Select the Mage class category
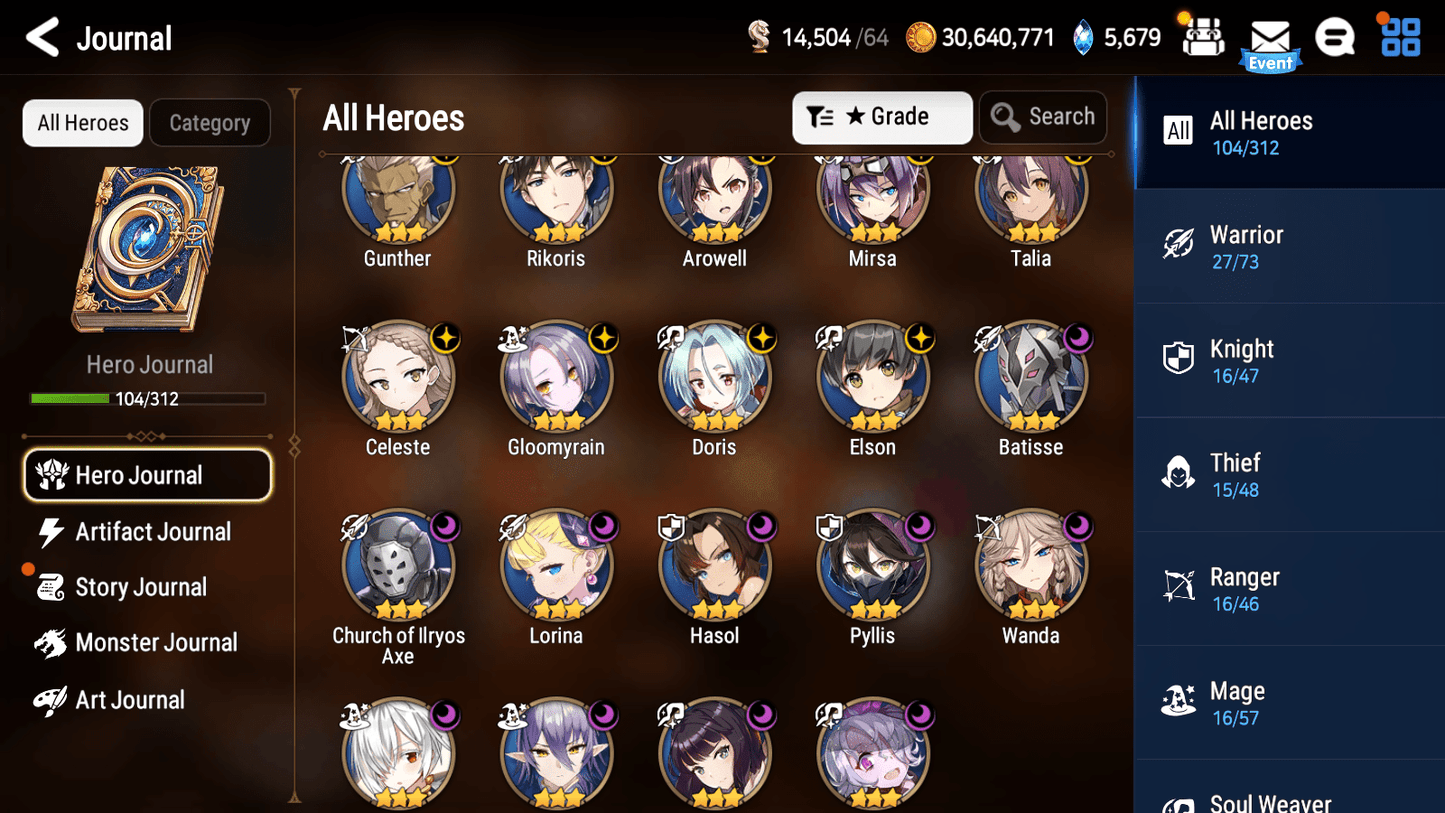The image size is (1445, 813). click(1289, 702)
